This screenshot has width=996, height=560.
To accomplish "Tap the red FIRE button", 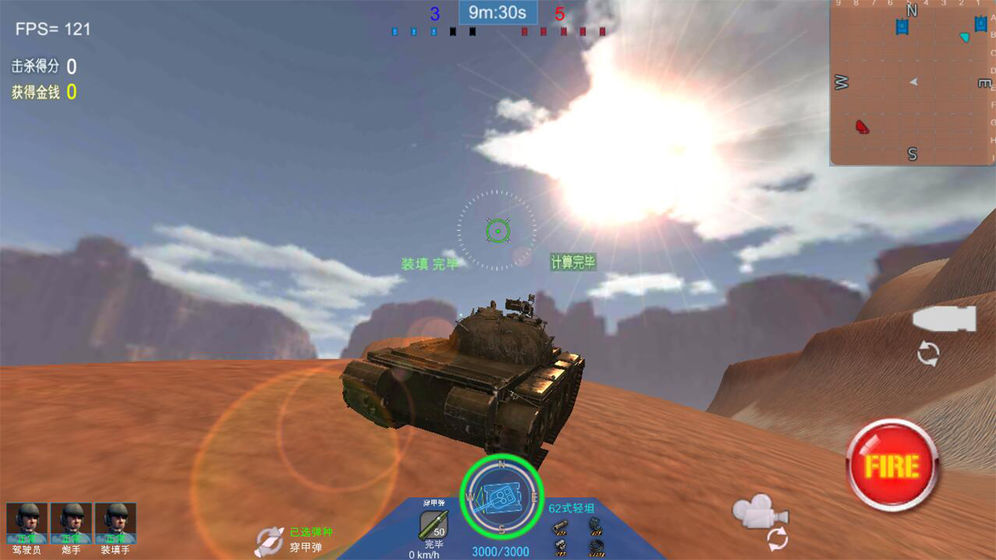I will click(891, 465).
